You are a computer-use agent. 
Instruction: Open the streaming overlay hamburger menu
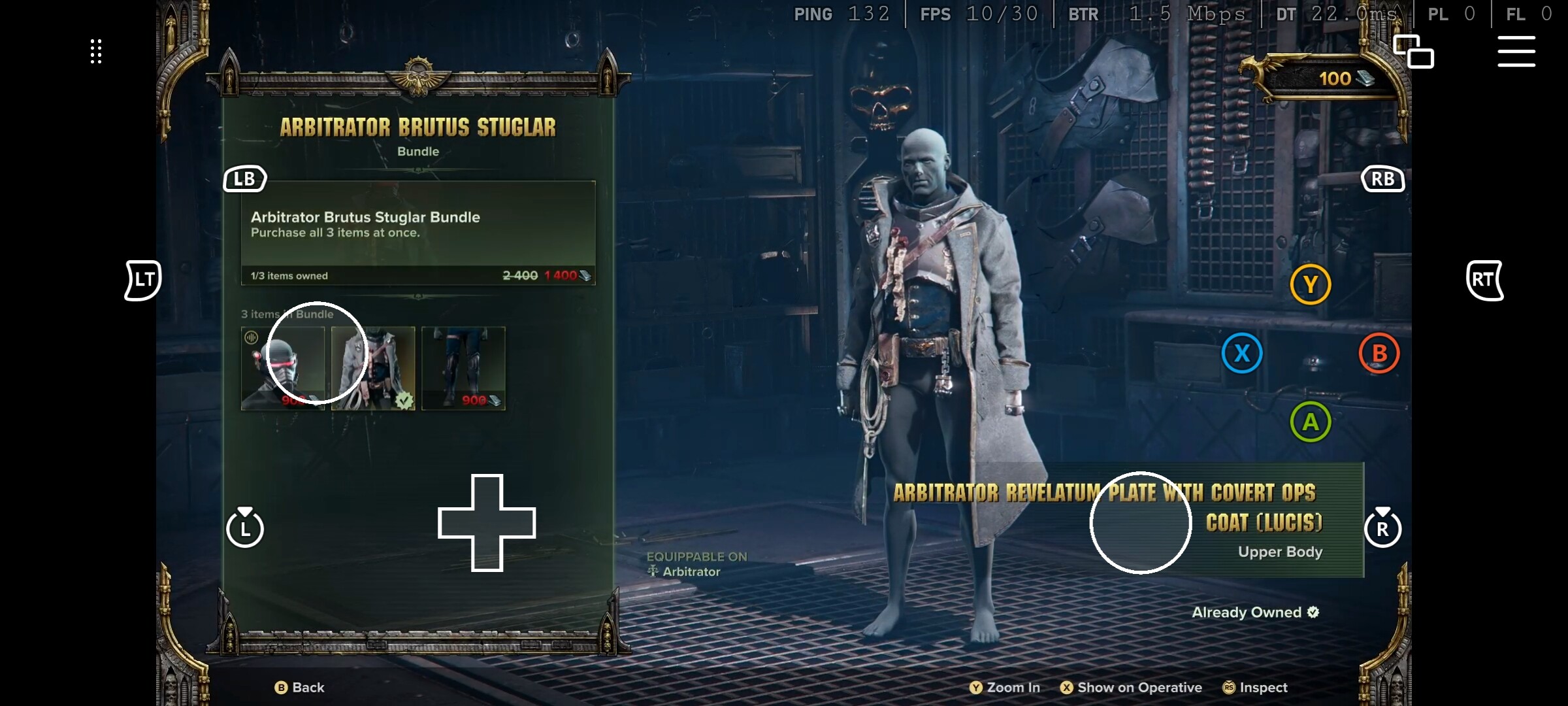1516,52
